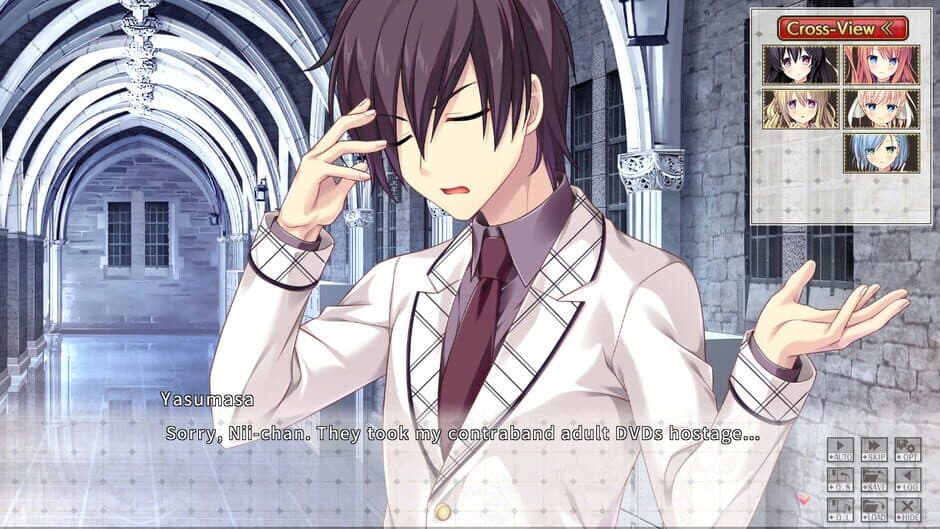Enable AUTO text advance mode
Image resolution: width=940 pixels, height=529 pixels.
pyautogui.click(x=841, y=450)
